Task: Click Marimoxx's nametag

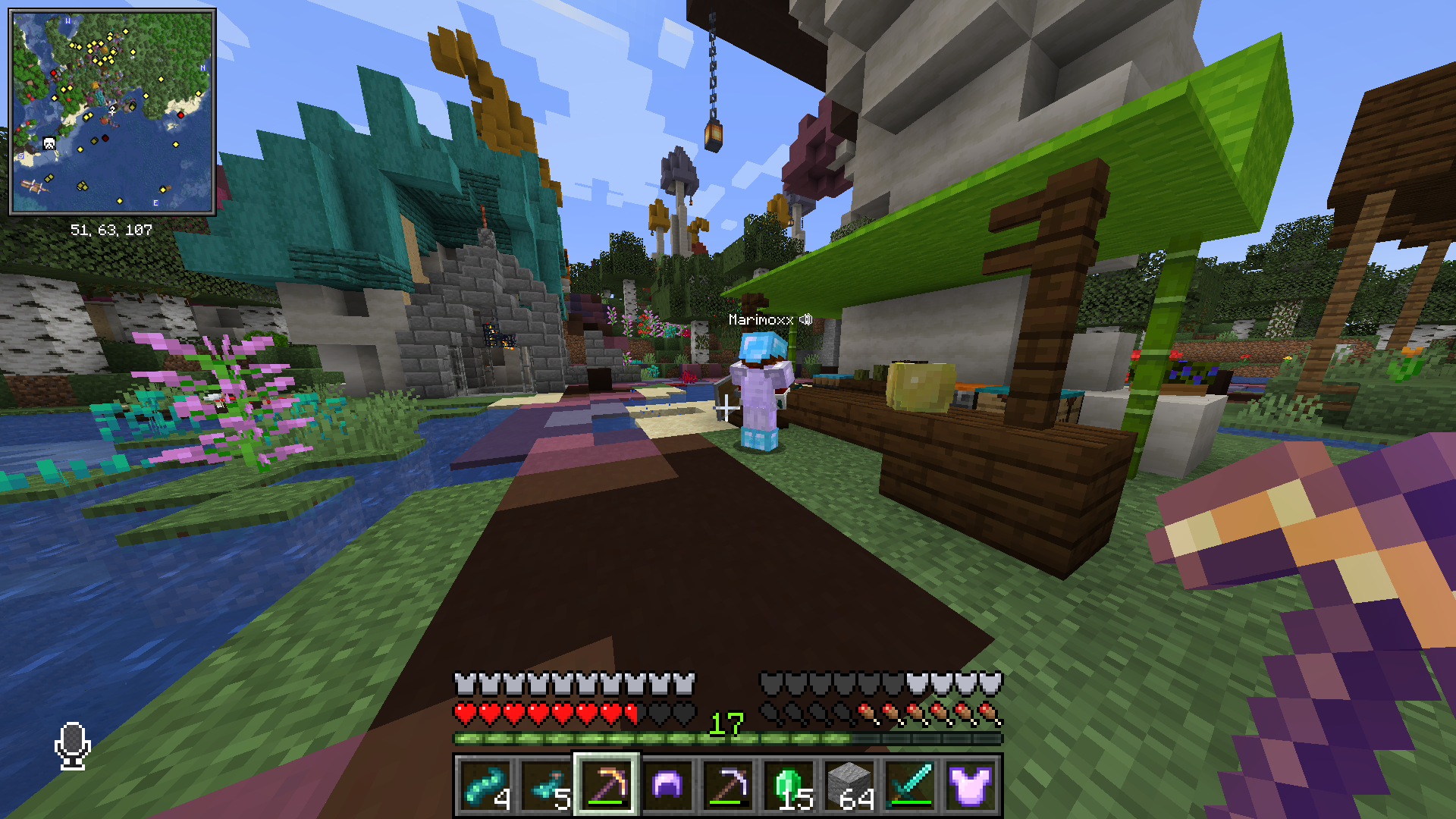Action: pos(762,319)
